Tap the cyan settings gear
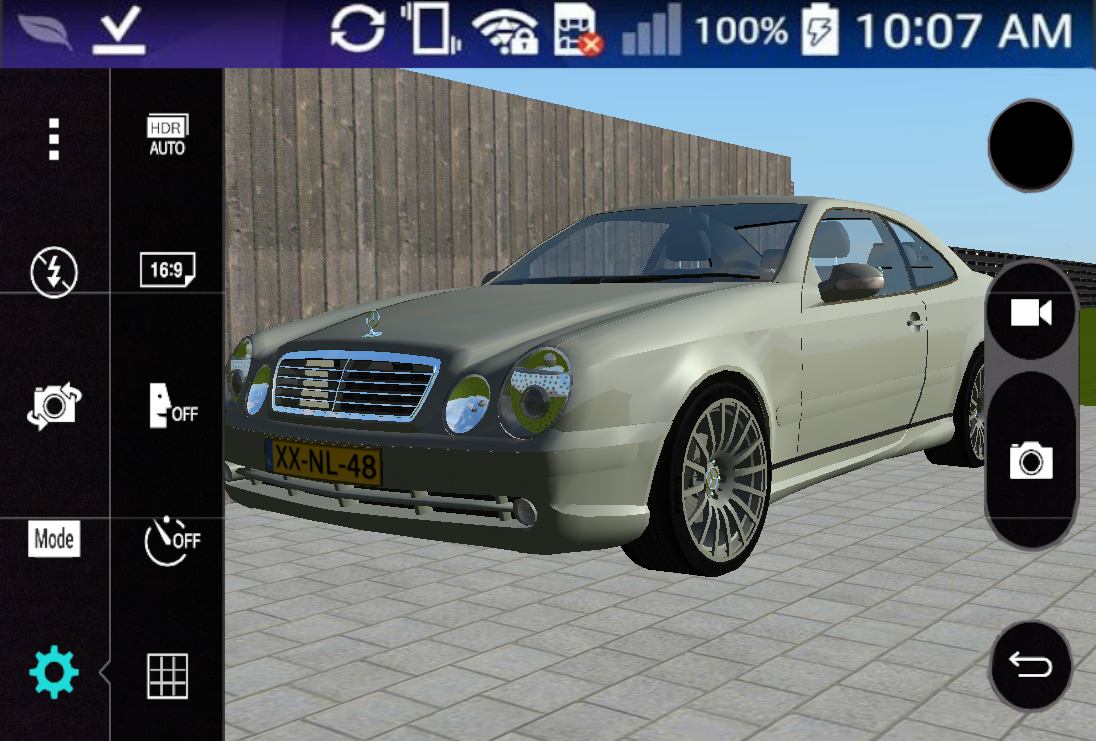Screen dimensions: 1096x741 pyautogui.click(x=54, y=673)
